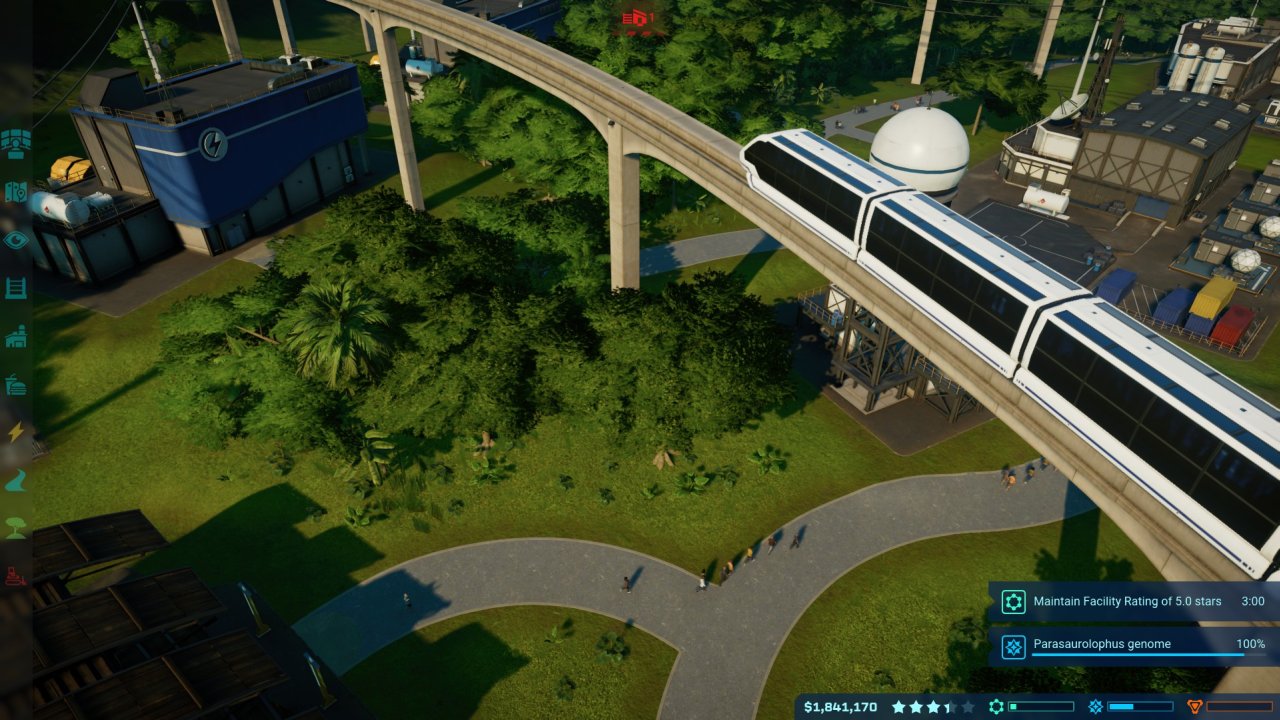Screen dimensions: 1280x720
Task: Open the island map icon
Action: [x=16, y=191]
